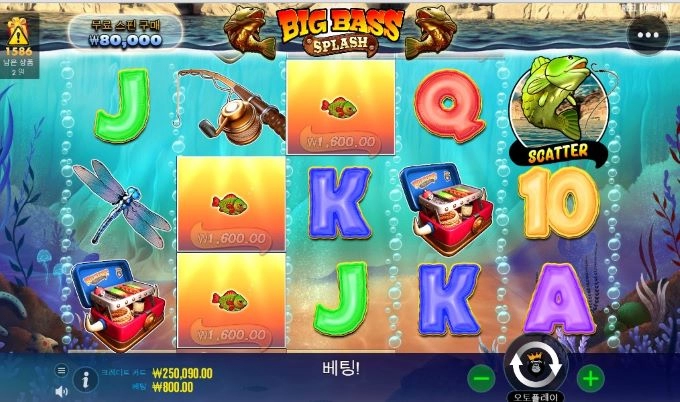The height and width of the screenshot is (402, 680).
Task: Buy free spins for ₩80,000
Action: [x=125, y=33]
